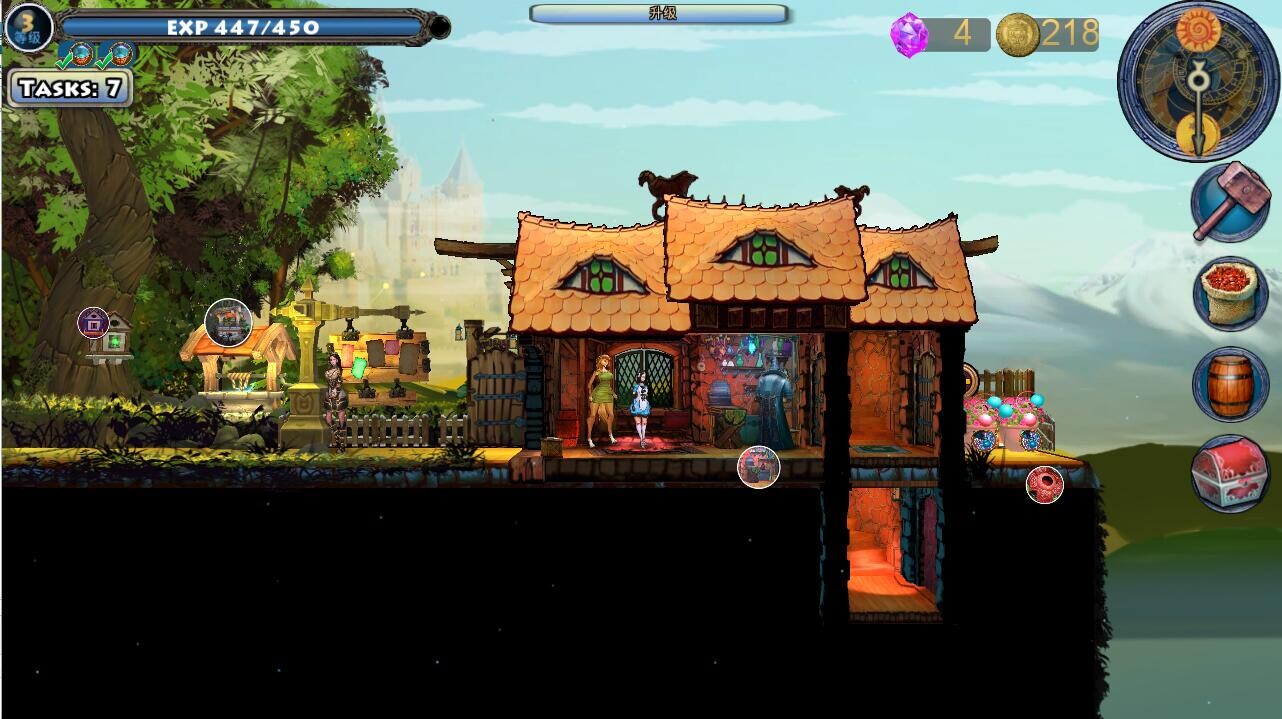Open the wooden barrel storage
Image resolution: width=1282 pixels, height=719 pixels.
pos(1229,384)
